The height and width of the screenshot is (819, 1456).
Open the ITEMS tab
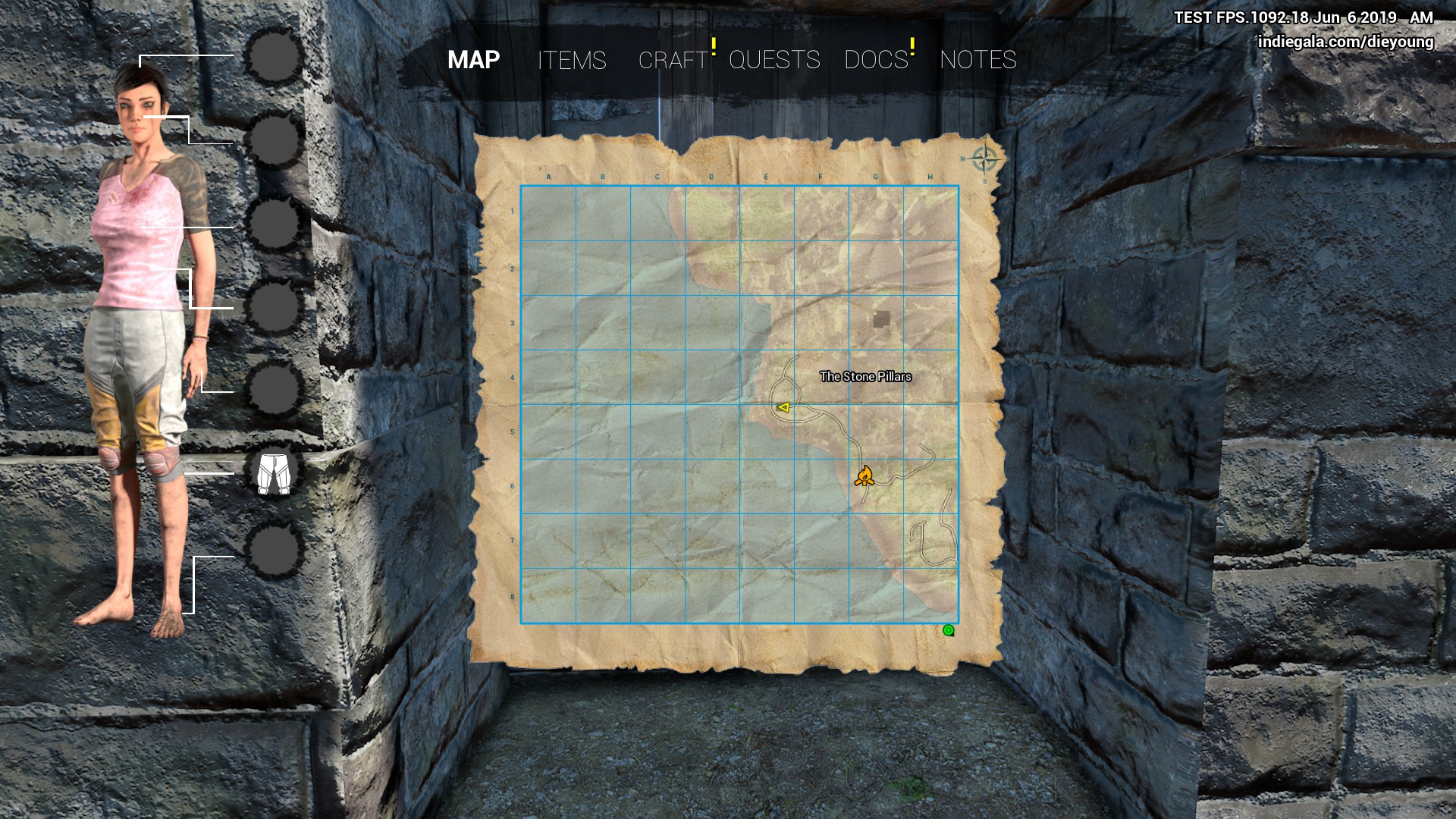[x=572, y=60]
